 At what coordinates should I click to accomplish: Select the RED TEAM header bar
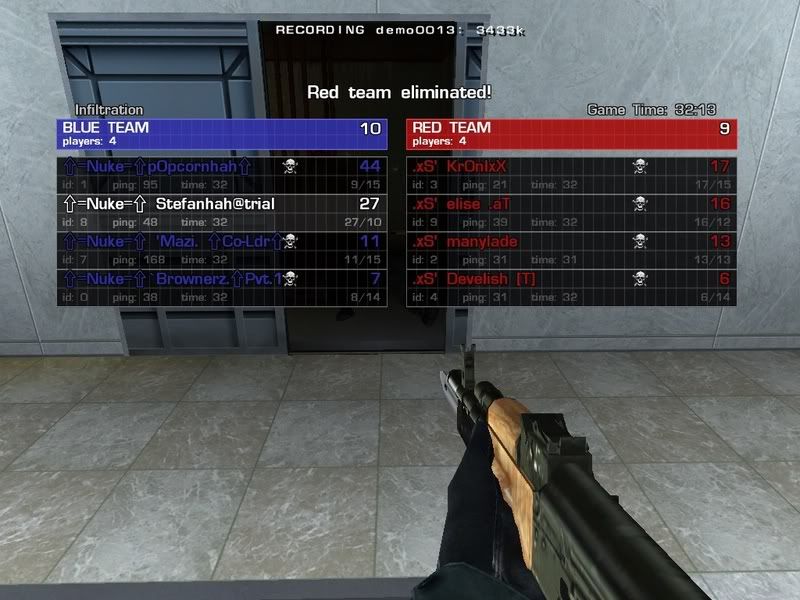[571, 134]
